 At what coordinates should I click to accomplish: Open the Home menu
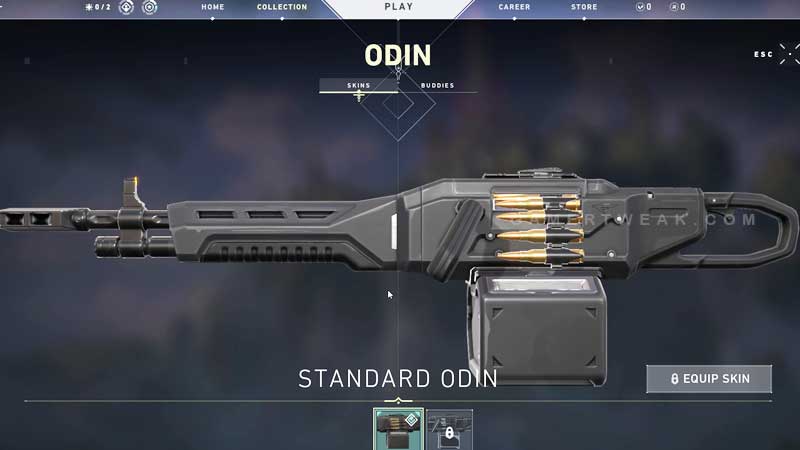click(x=212, y=7)
